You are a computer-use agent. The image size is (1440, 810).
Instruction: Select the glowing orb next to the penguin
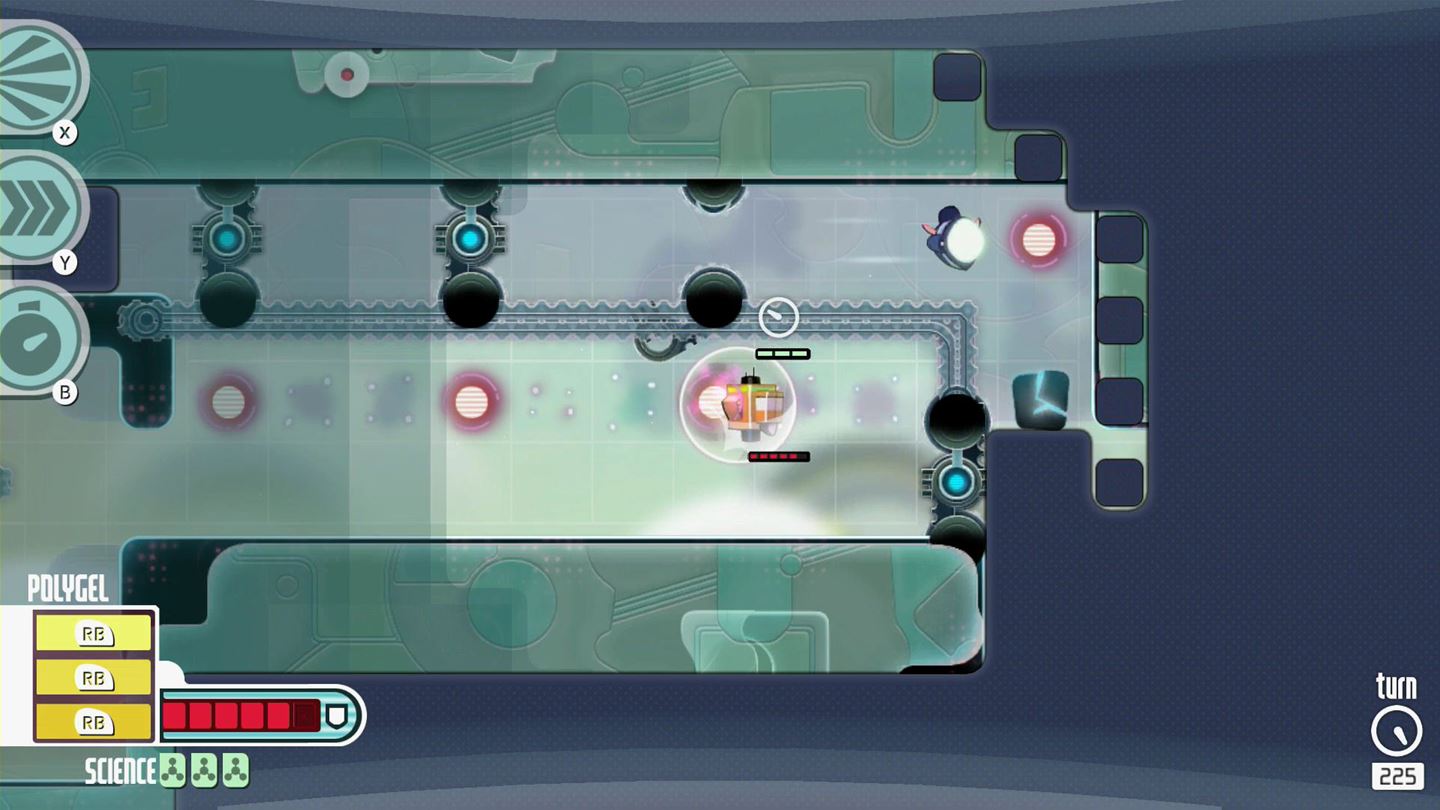pos(966,238)
